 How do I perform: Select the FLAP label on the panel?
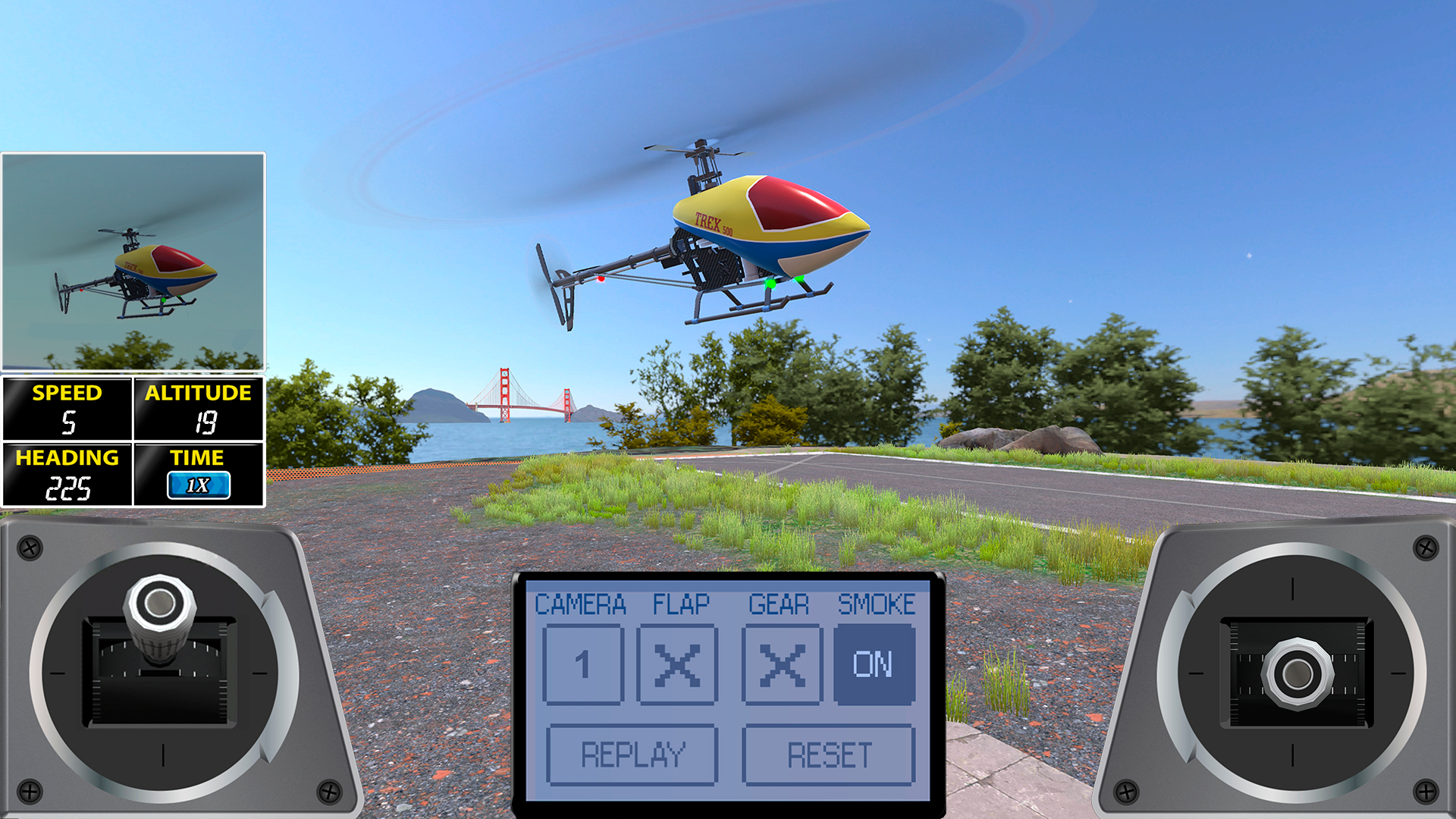point(679,604)
